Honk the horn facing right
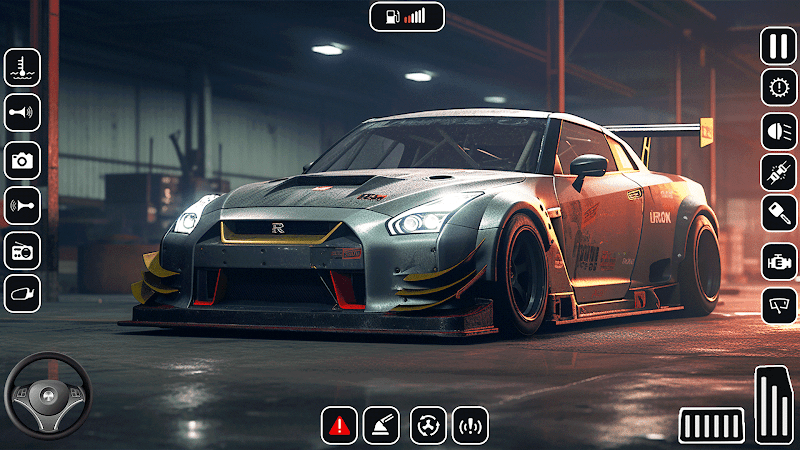Image resolution: width=800 pixels, height=450 pixels. click(22, 113)
